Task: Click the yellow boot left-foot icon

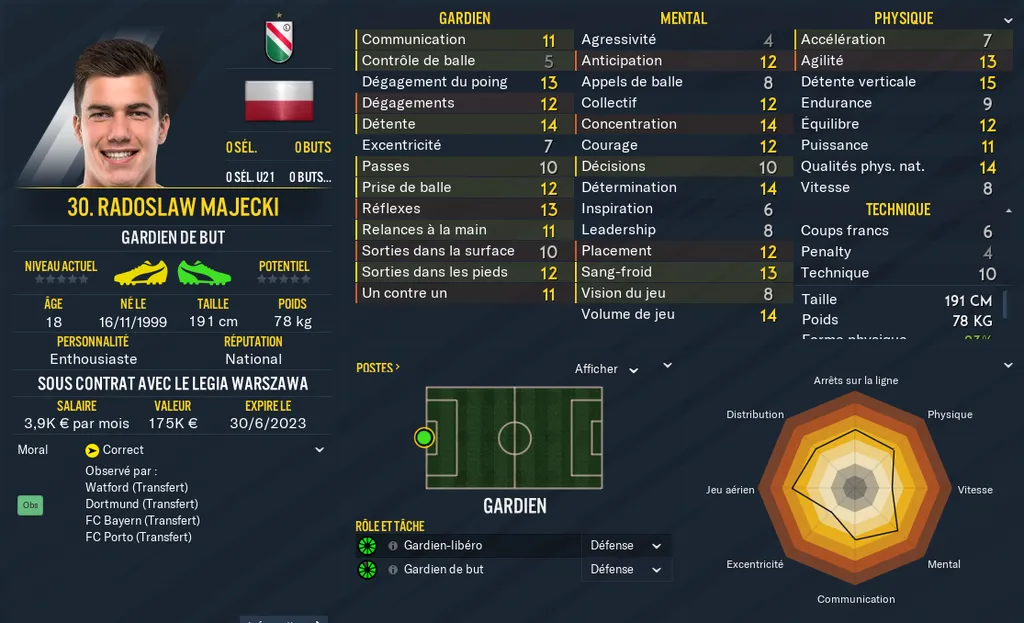Action: [x=140, y=272]
